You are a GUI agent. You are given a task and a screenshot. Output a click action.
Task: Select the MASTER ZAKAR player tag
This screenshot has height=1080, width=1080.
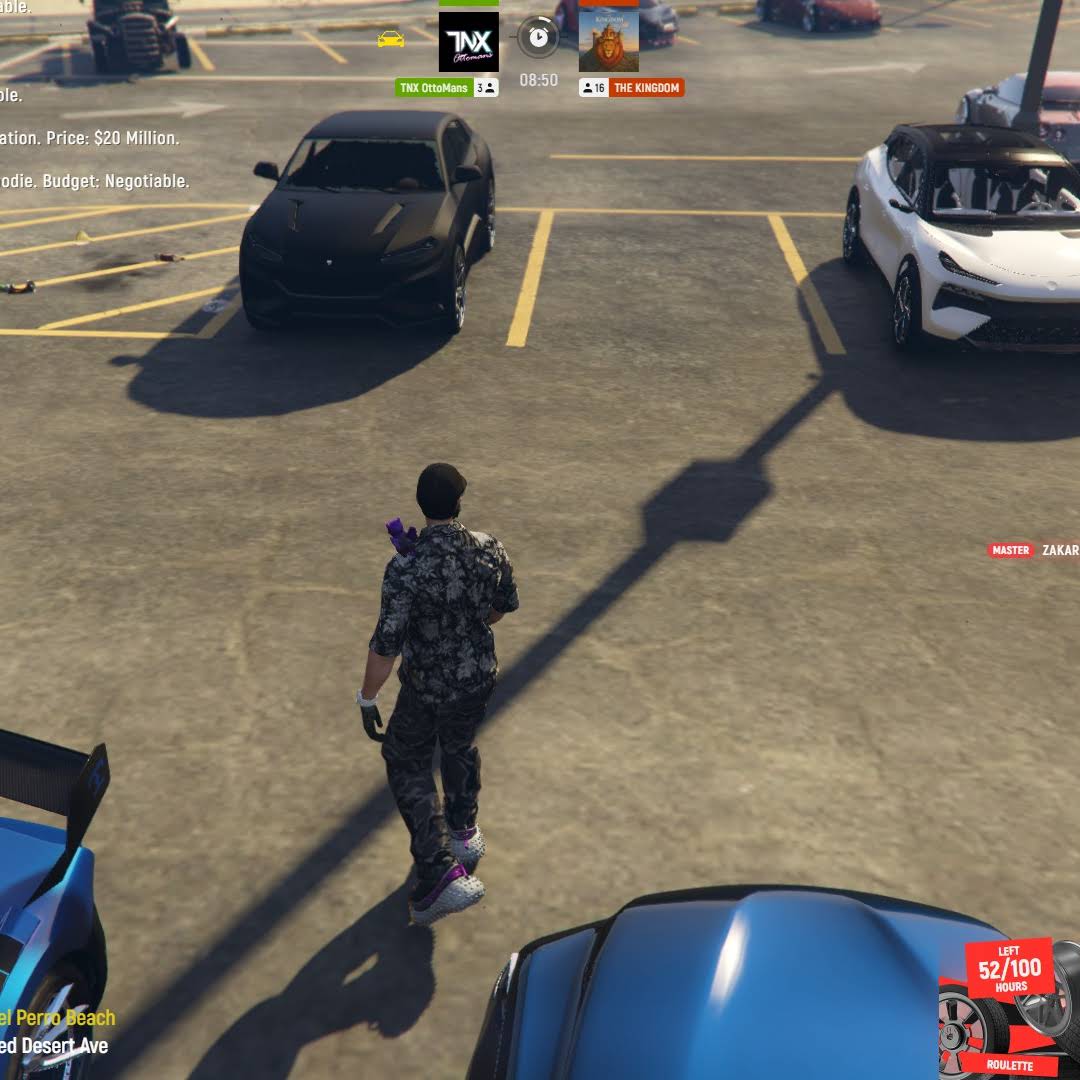tap(1034, 550)
